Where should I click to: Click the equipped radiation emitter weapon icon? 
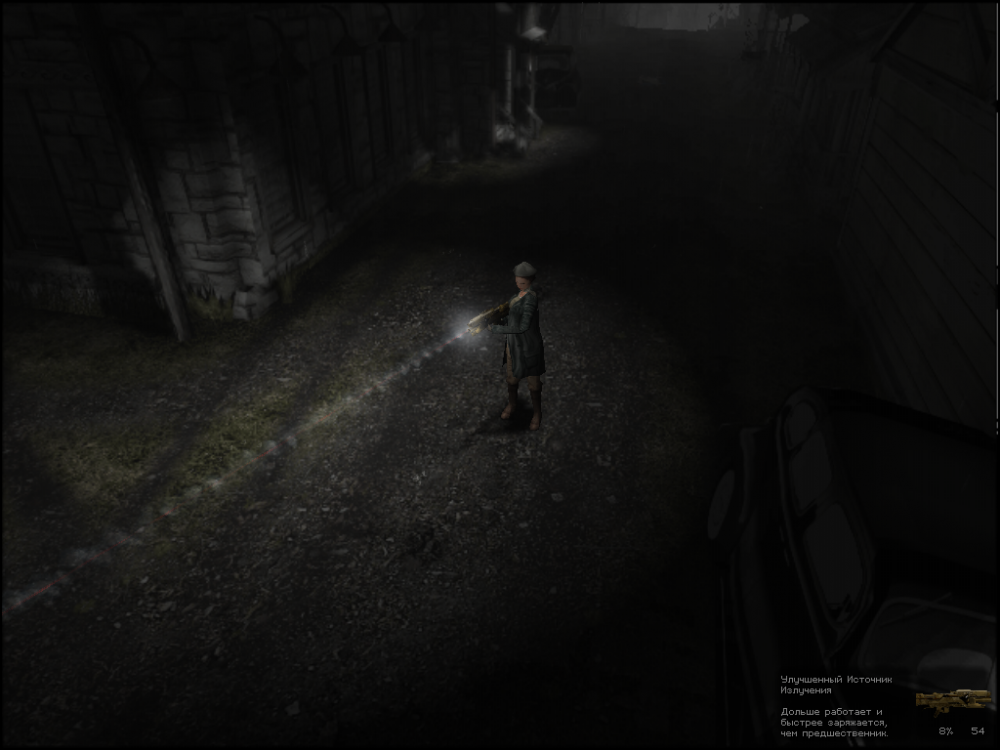pos(953,699)
